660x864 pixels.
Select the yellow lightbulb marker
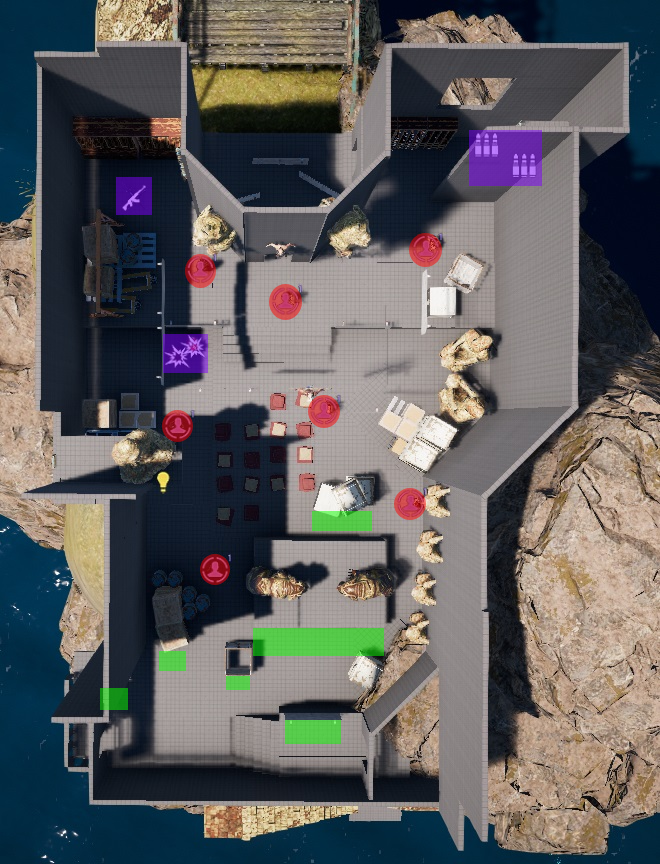163,481
